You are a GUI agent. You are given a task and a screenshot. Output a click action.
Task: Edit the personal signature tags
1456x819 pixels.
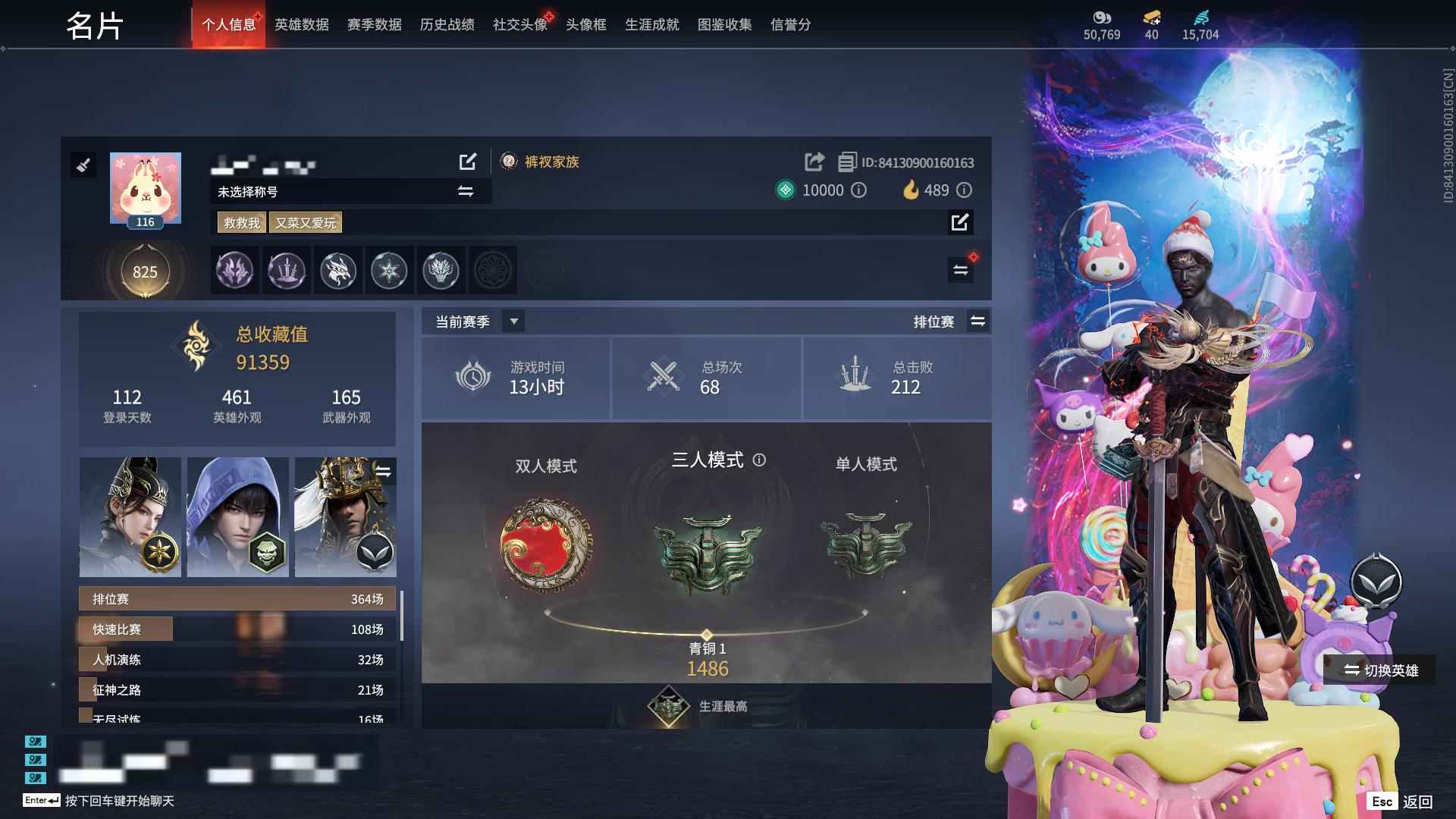(961, 223)
